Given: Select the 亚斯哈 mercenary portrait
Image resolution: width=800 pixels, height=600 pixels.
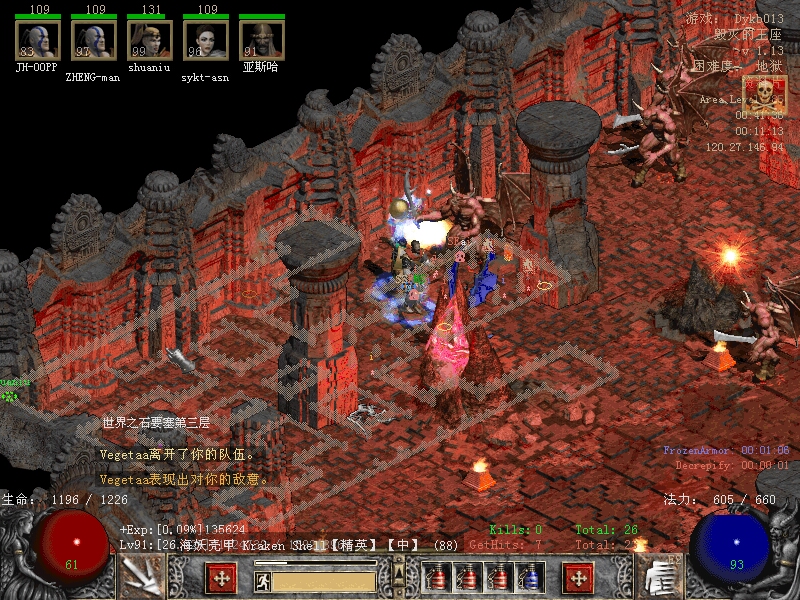Looking at the screenshot, I should pyautogui.click(x=262, y=41).
